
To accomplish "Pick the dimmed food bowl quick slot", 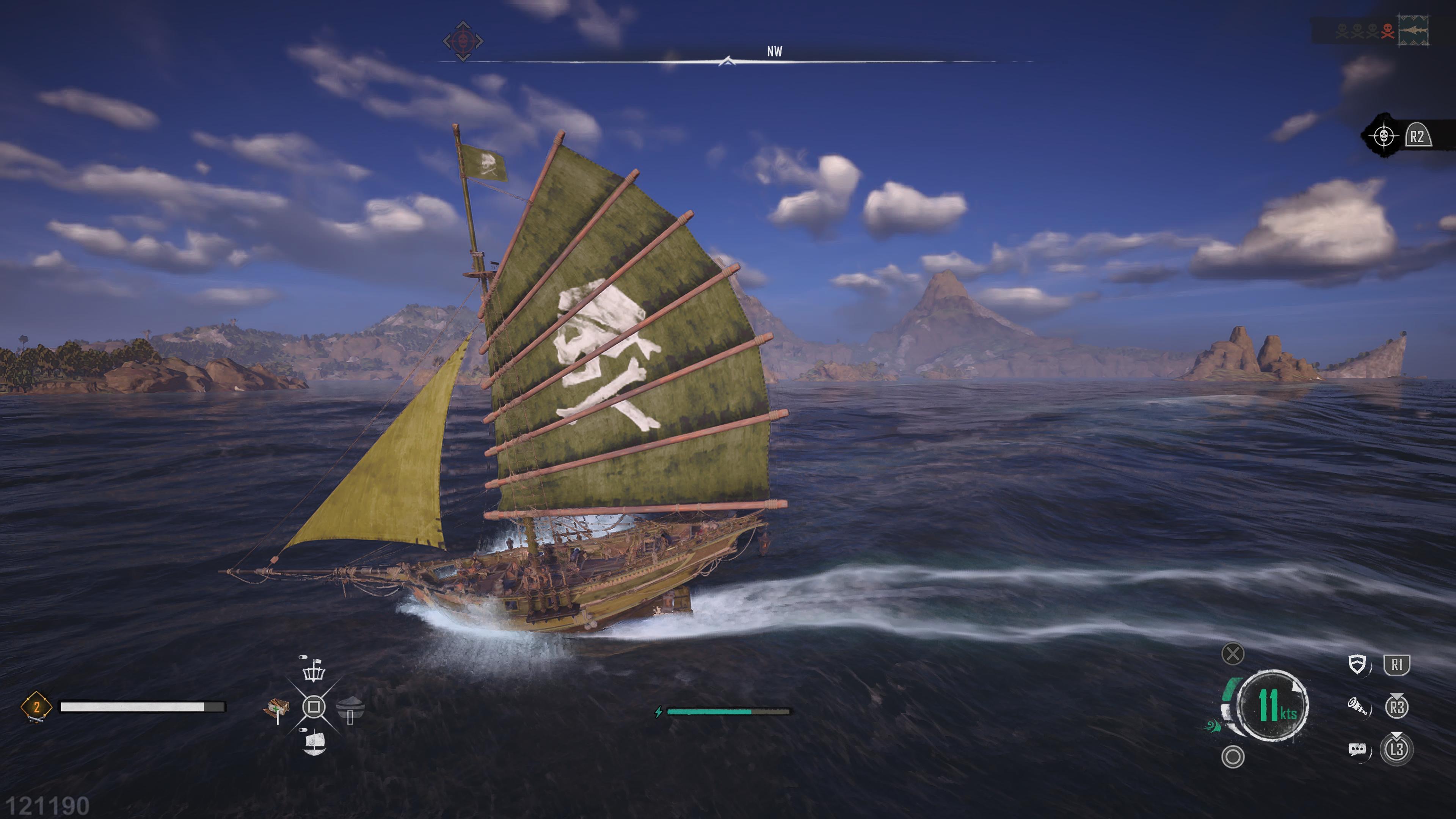I will pyautogui.click(x=350, y=708).
